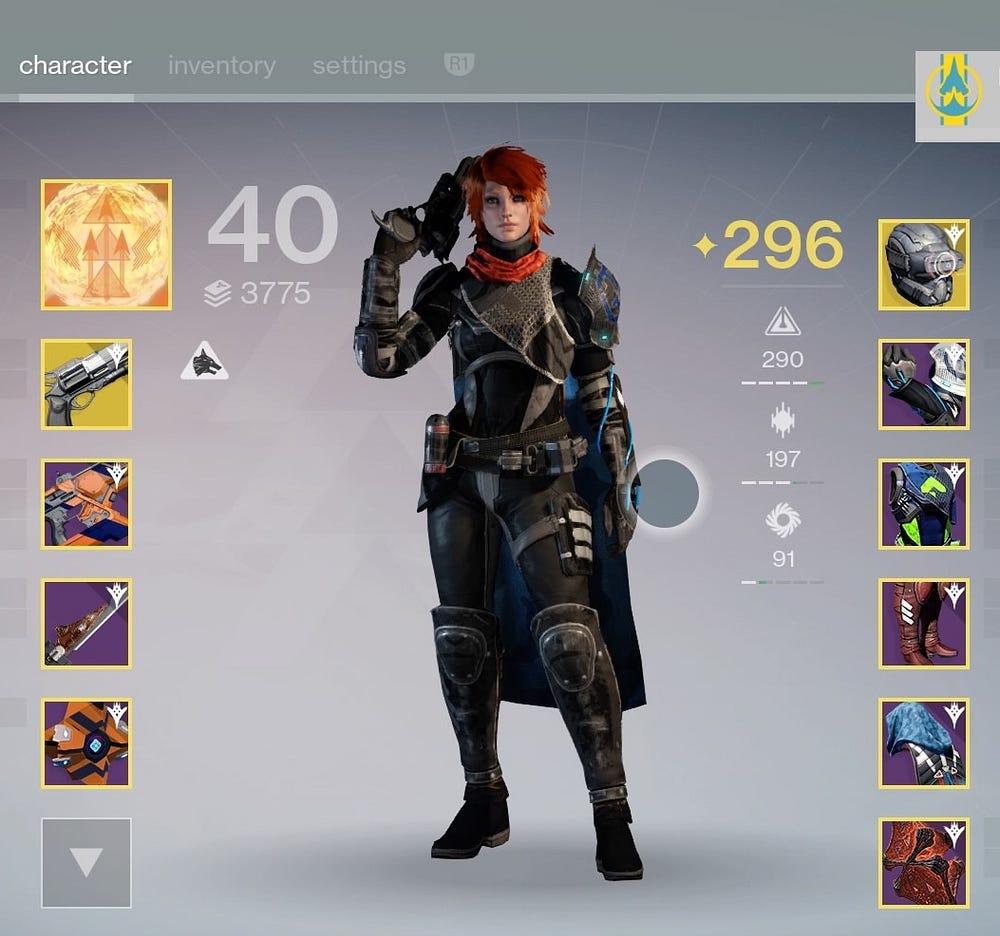The width and height of the screenshot is (1000, 936).
Task: Open the orange ghost shell slot
Action: tap(86, 743)
